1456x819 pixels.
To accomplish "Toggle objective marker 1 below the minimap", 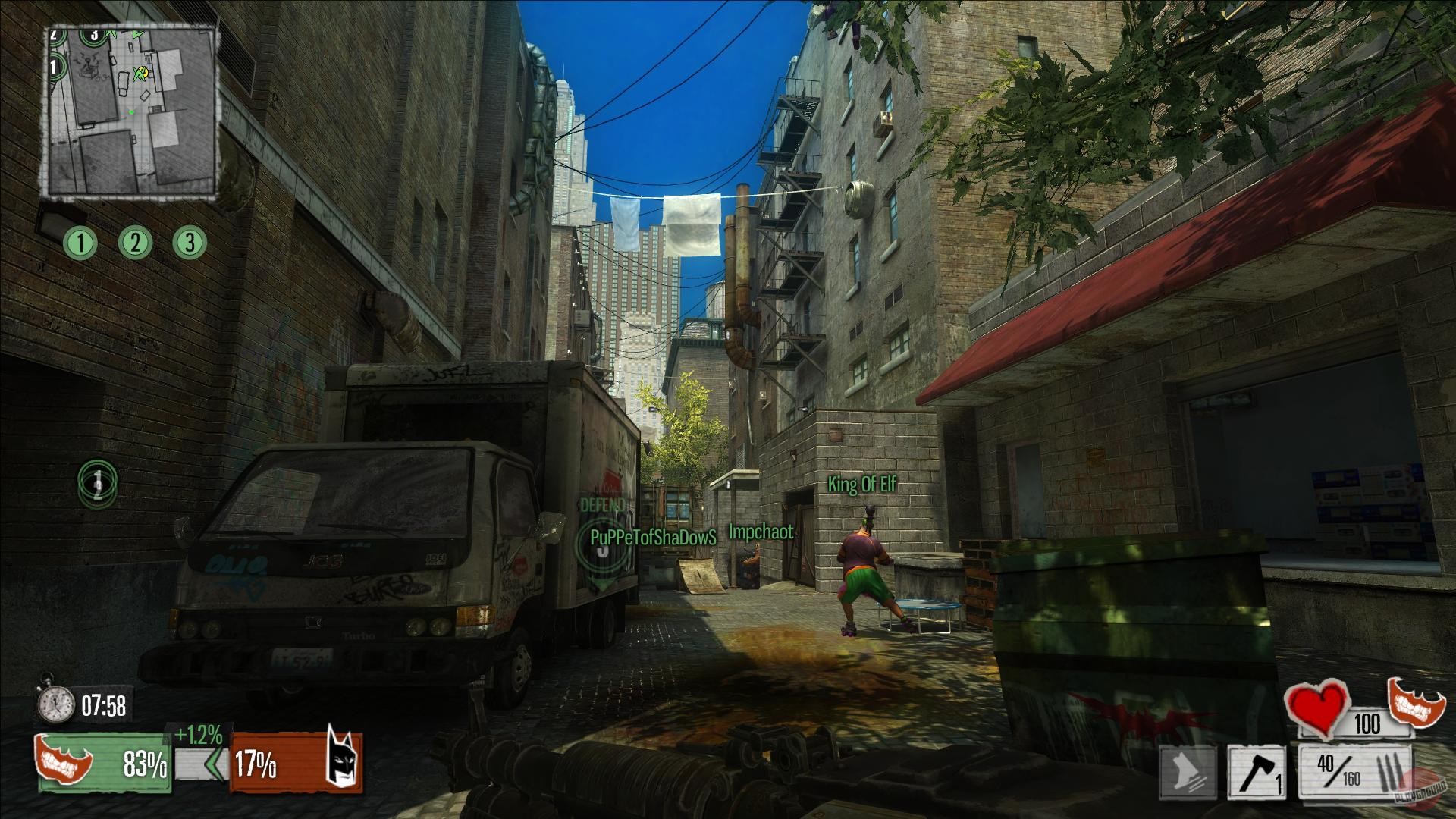I will [x=80, y=243].
